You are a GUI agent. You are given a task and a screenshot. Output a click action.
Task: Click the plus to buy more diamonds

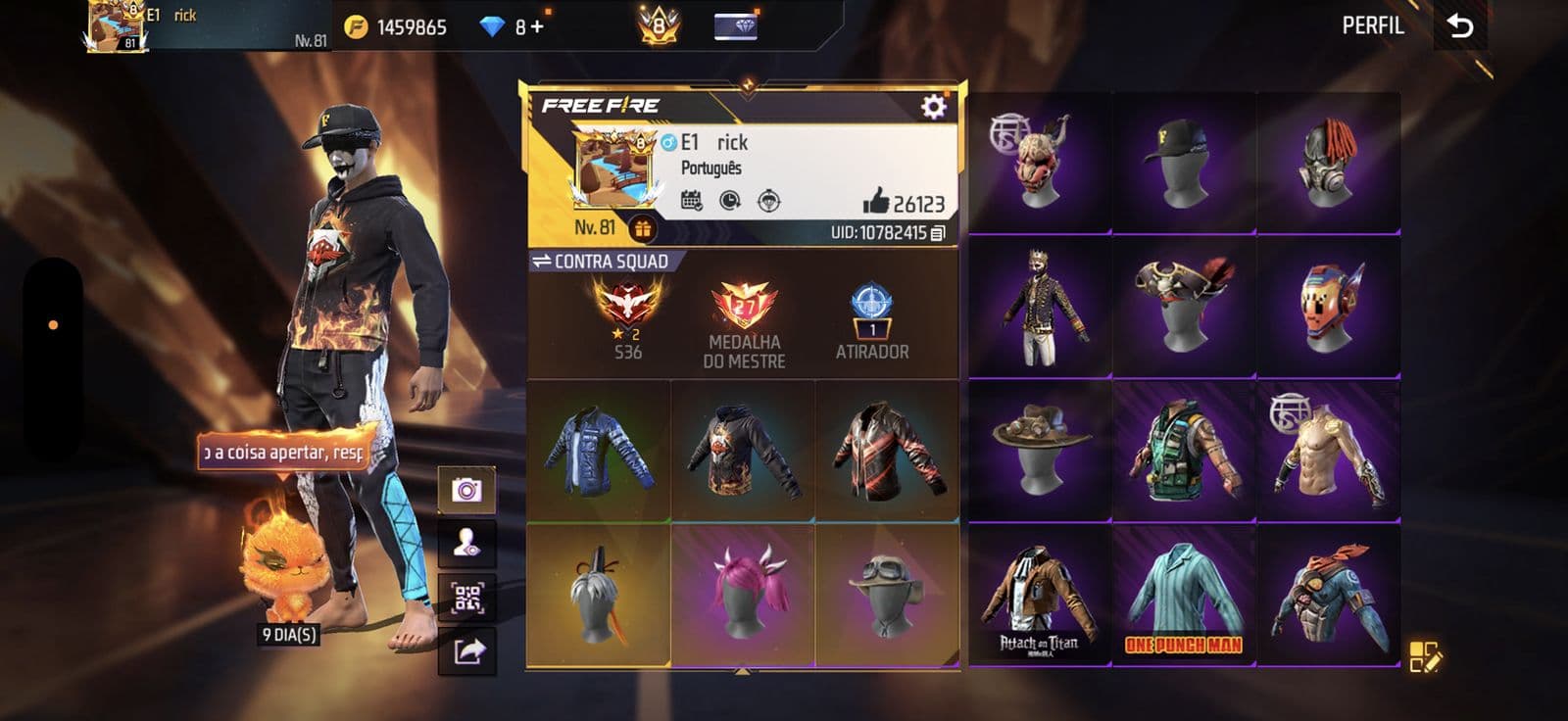537,25
